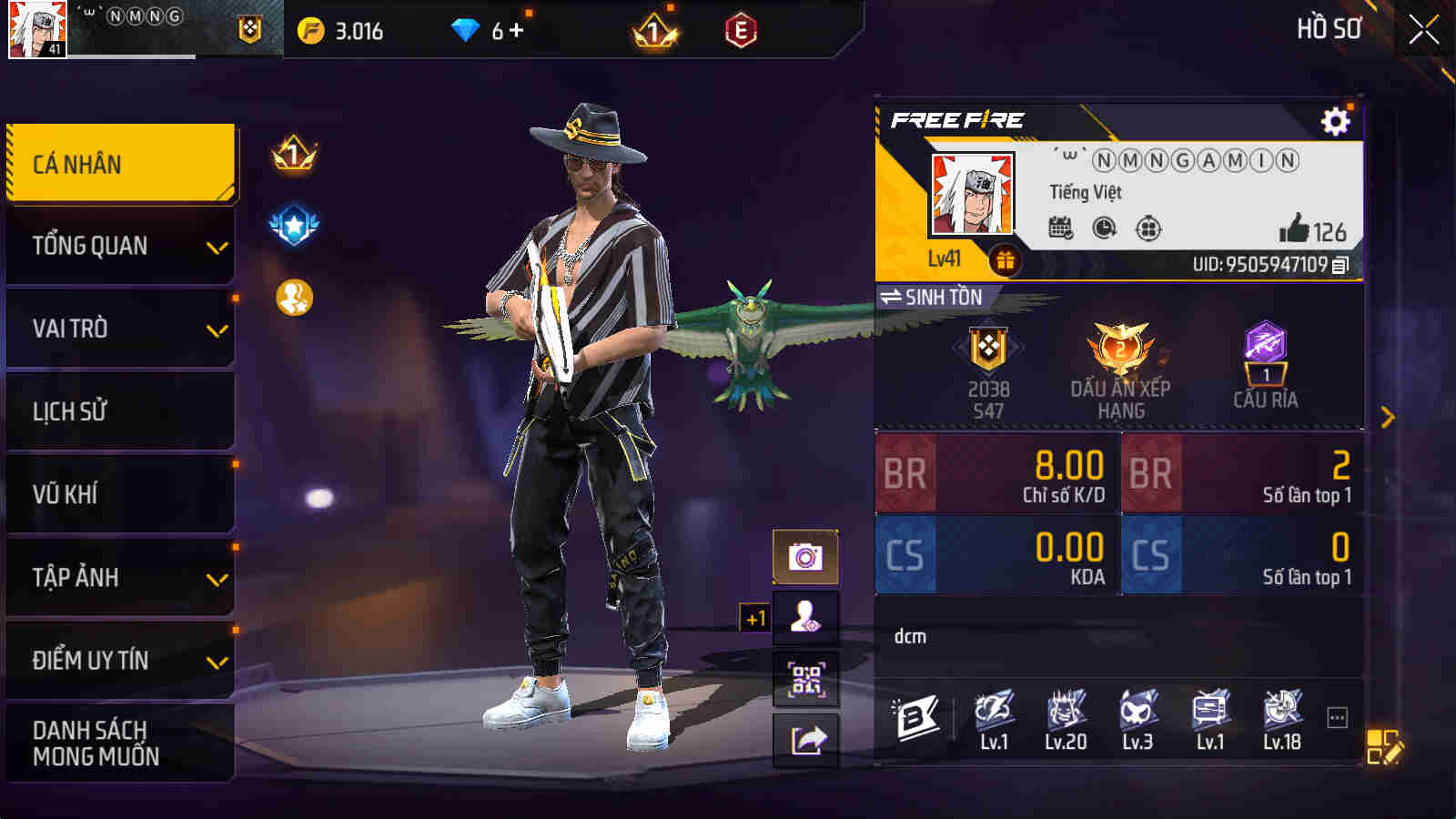
Task: Click the character preview icon below the camera
Action: tap(804, 616)
